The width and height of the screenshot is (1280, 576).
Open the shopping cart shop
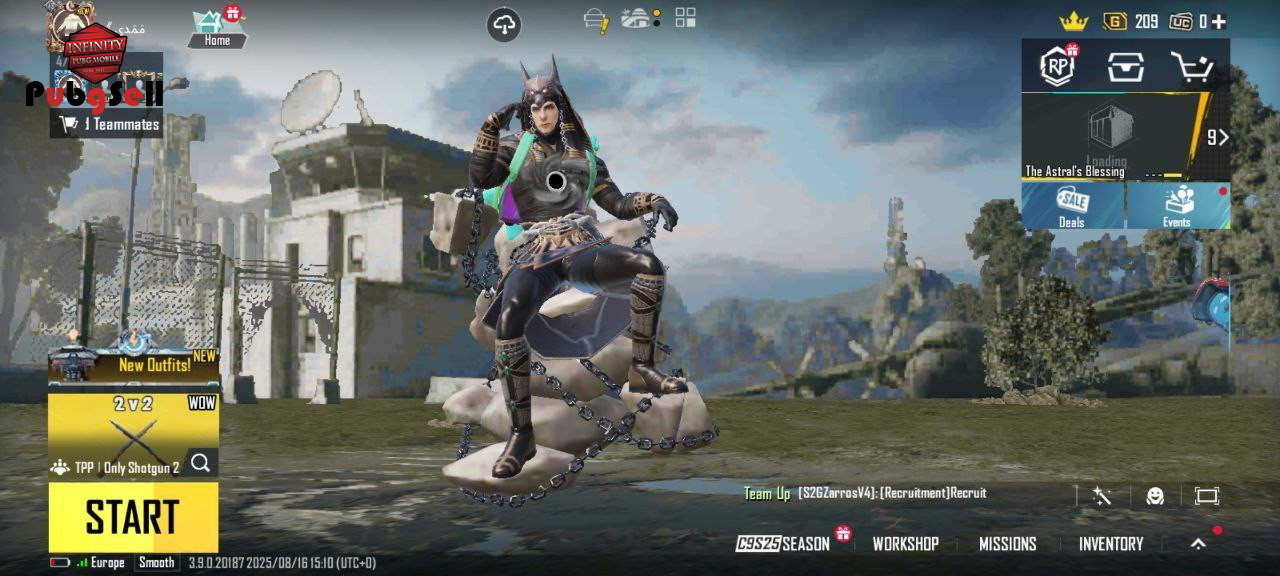(x=1191, y=67)
